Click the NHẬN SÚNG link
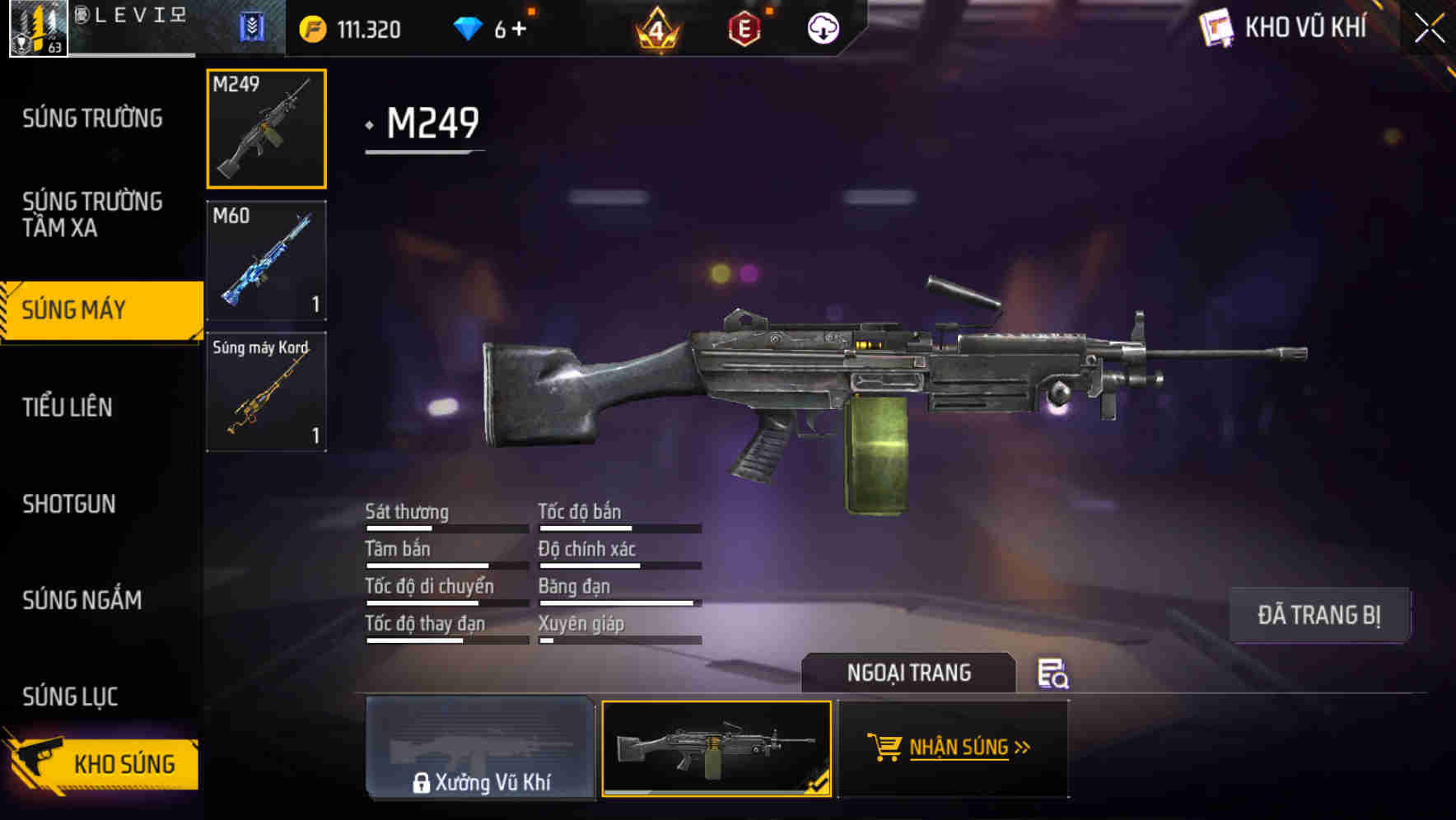The width and height of the screenshot is (1456, 820). [962, 748]
